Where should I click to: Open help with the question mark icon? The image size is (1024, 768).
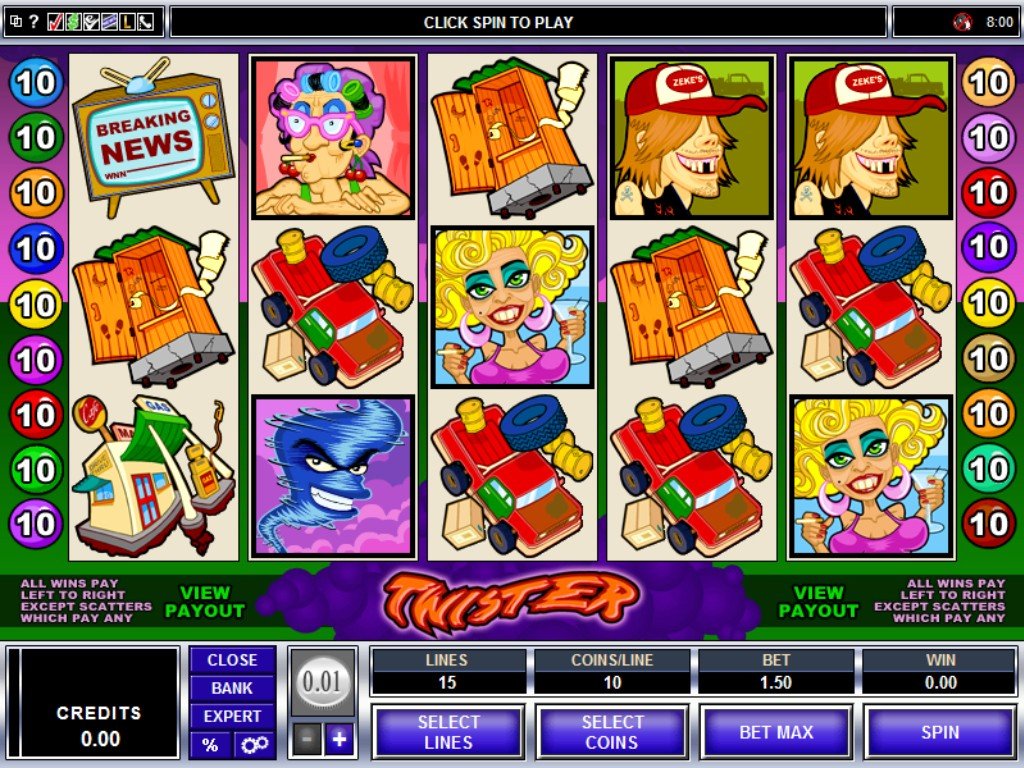33,21
